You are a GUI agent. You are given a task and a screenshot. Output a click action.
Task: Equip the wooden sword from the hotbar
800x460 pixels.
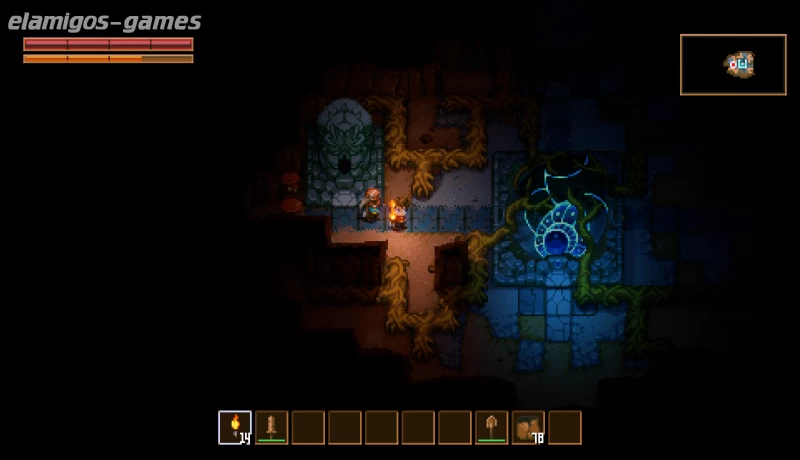(x=272, y=428)
